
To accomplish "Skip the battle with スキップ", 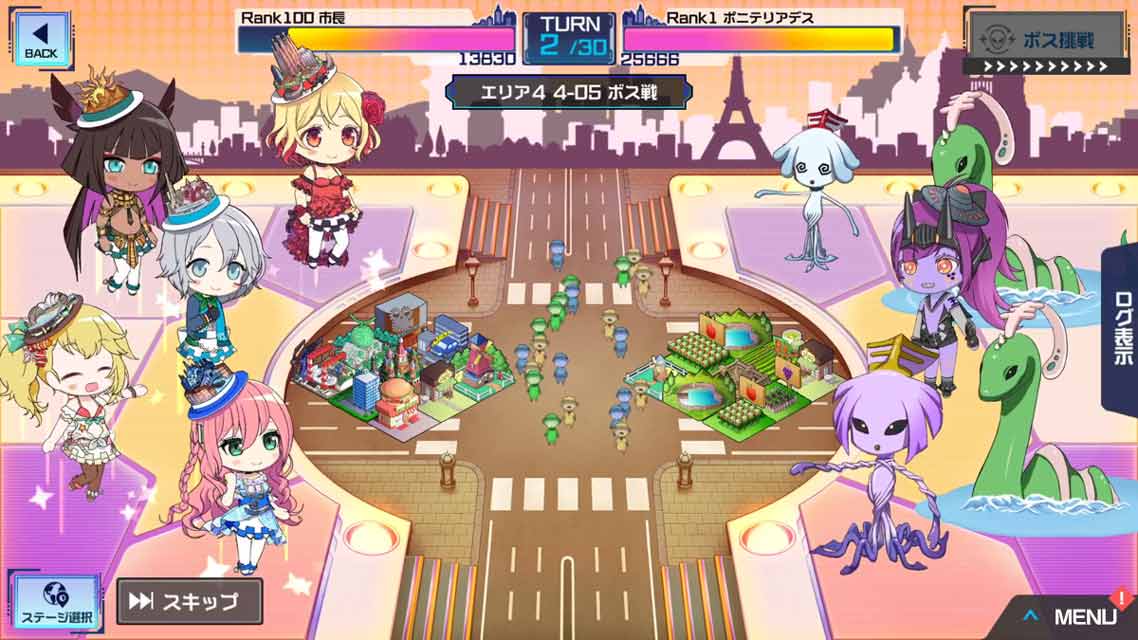I will pyautogui.click(x=188, y=601).
